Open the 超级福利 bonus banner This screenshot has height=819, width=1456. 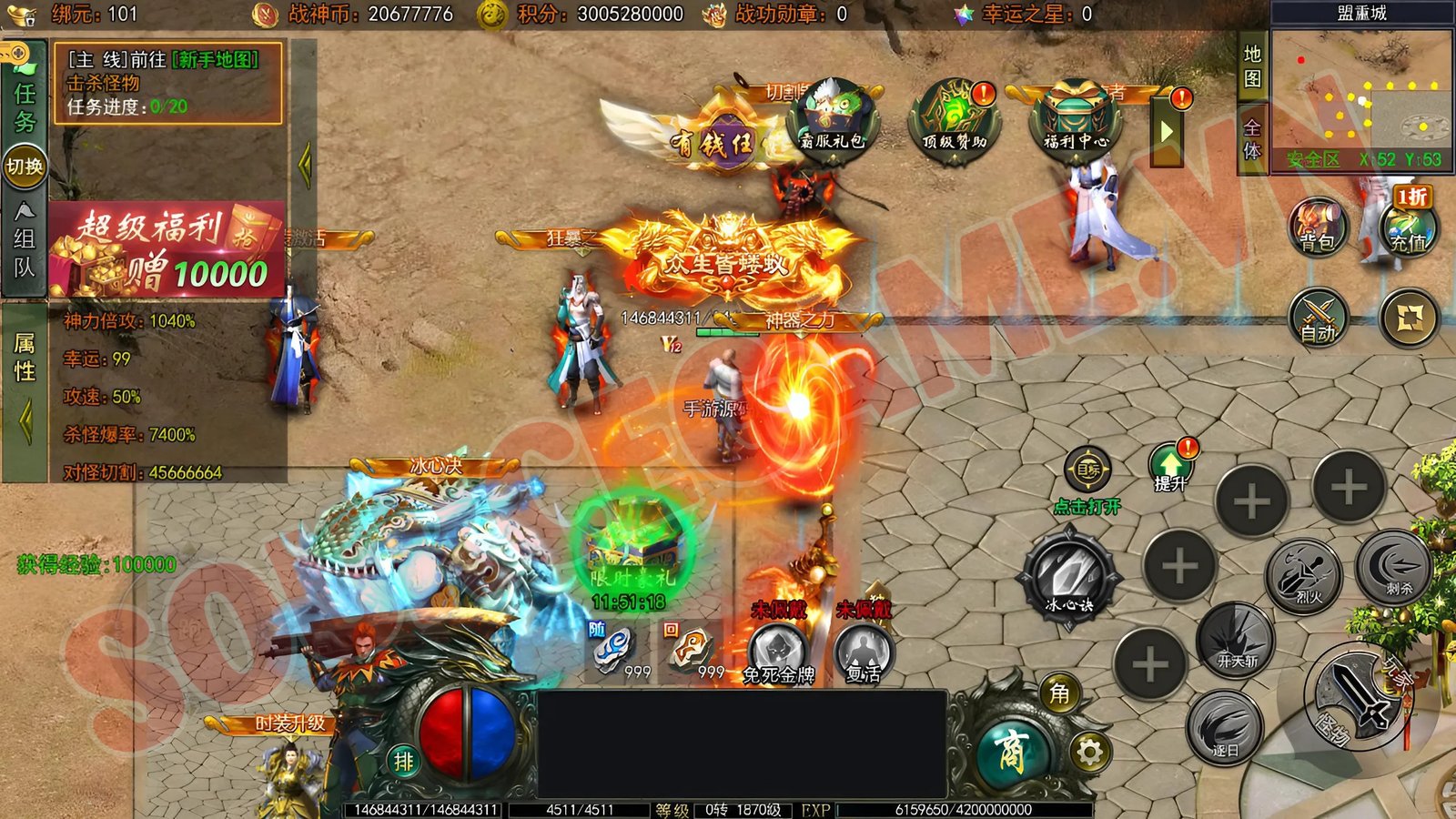[x=167, y=249]
